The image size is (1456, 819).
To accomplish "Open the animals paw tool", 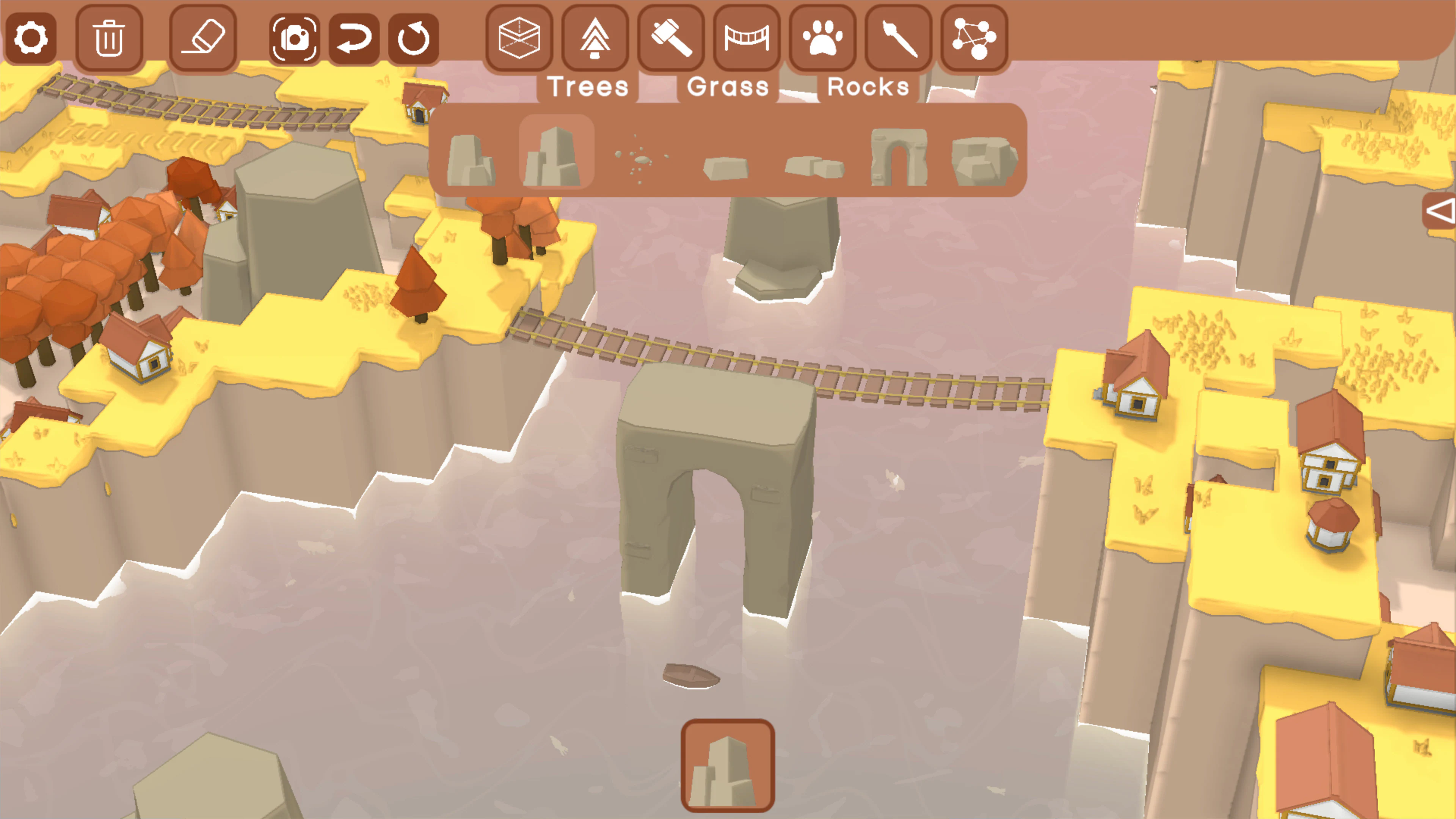I will click(823, 38).
